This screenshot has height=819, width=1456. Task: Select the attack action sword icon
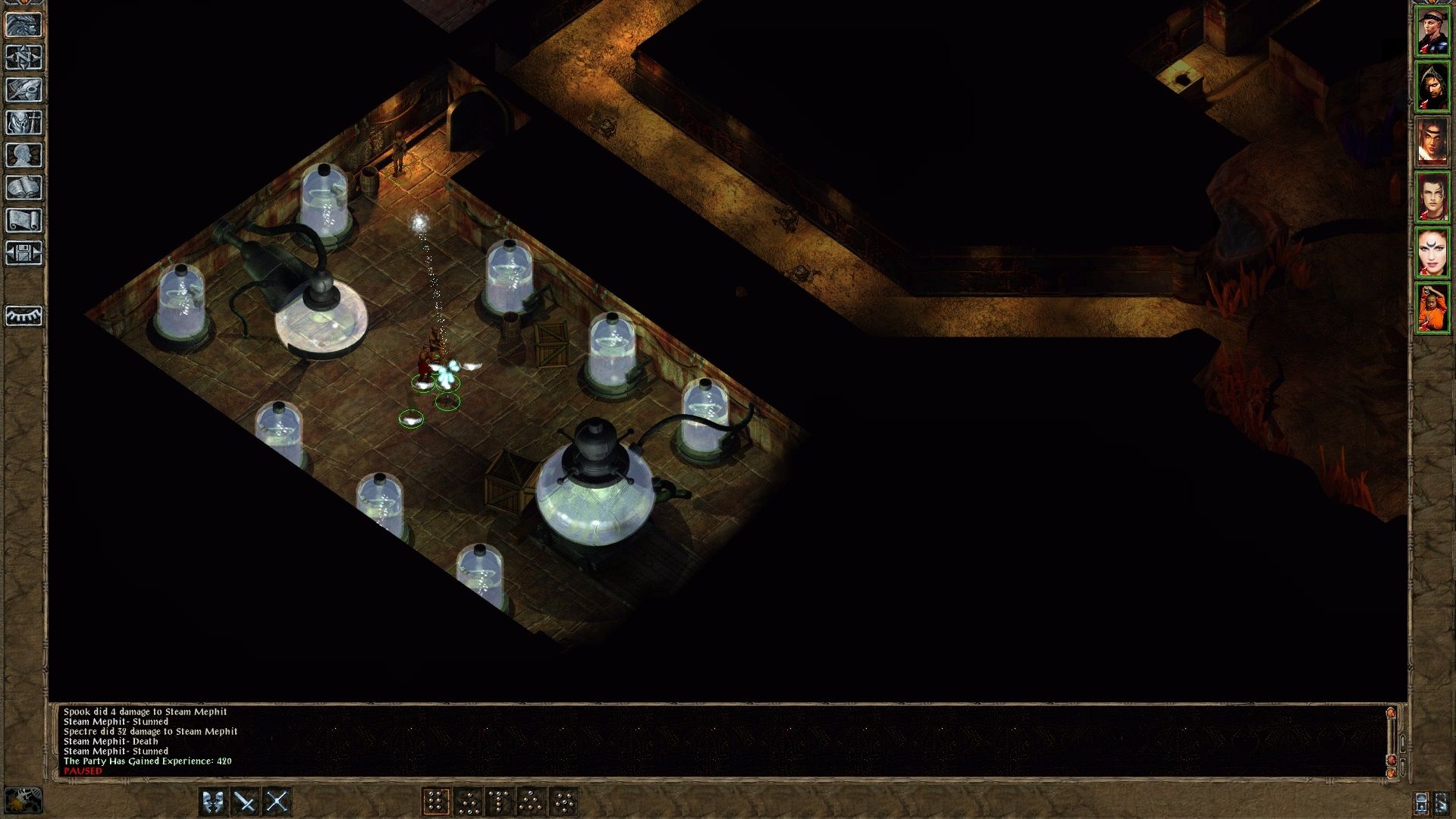(244, 800)
